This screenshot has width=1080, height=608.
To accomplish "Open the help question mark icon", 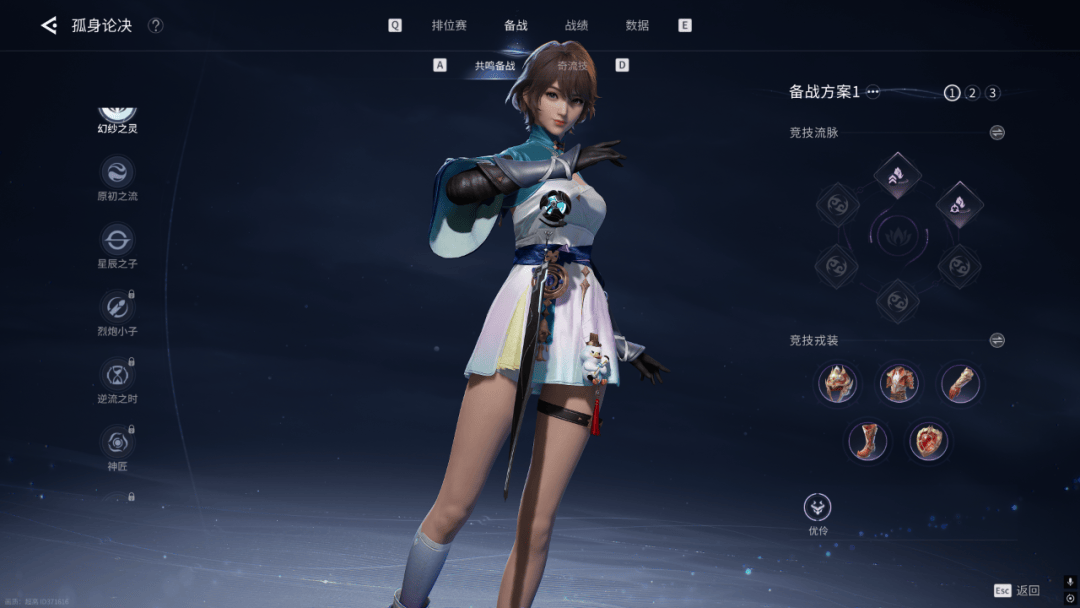I will pyautogui.click(x=156, y=25).
